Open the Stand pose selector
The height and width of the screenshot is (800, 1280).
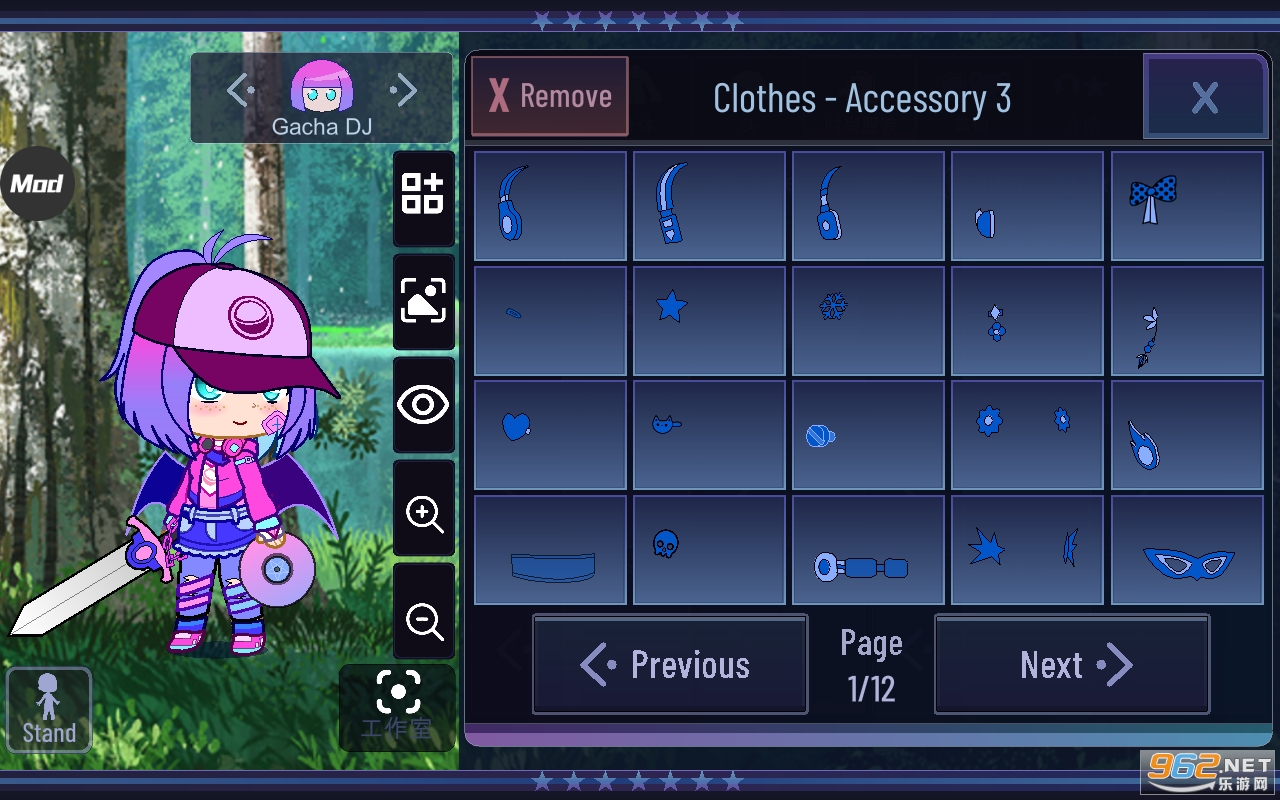(49, 709)
